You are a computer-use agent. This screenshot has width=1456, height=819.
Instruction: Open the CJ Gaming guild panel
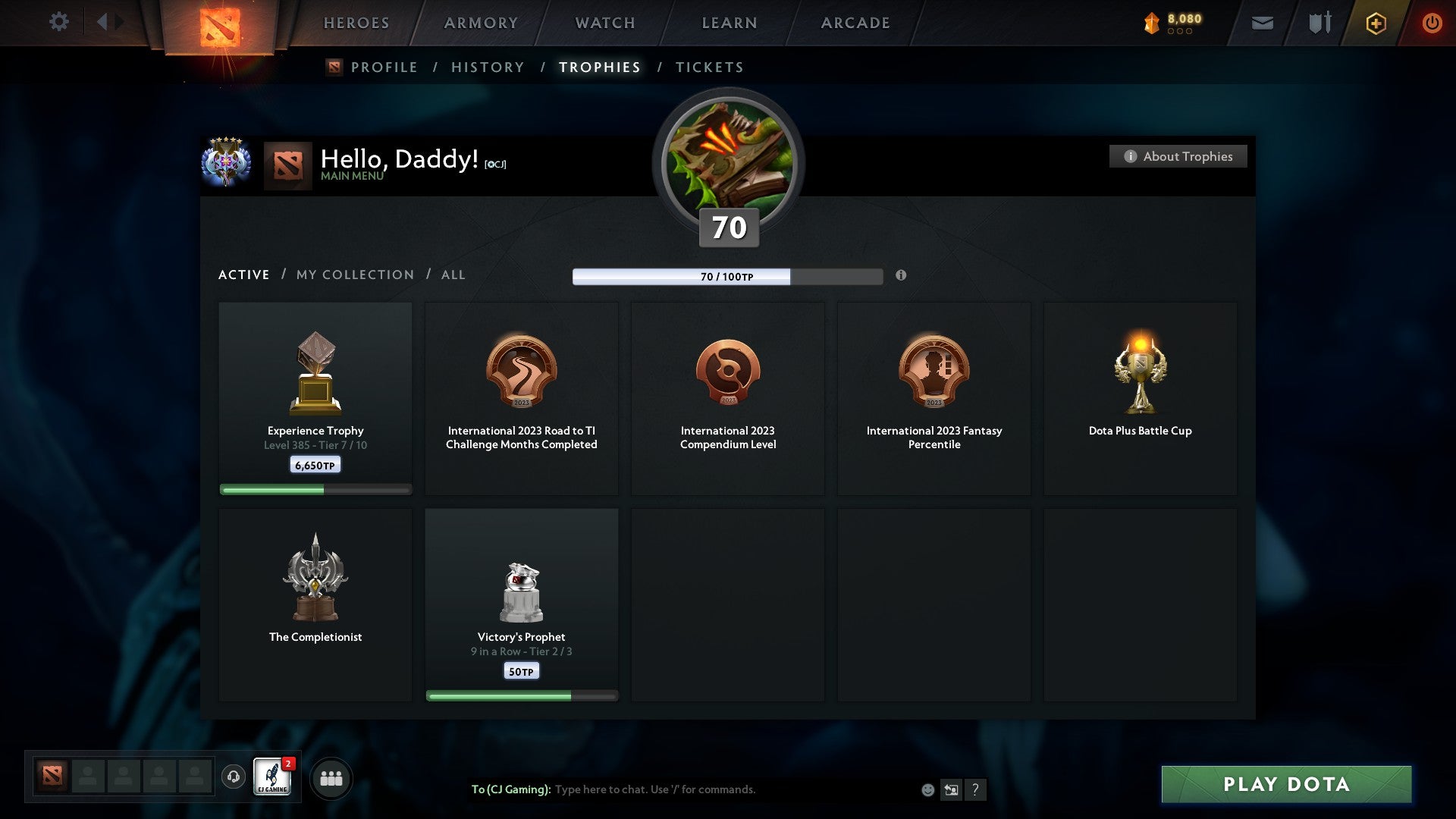click(x=273, y=777)
